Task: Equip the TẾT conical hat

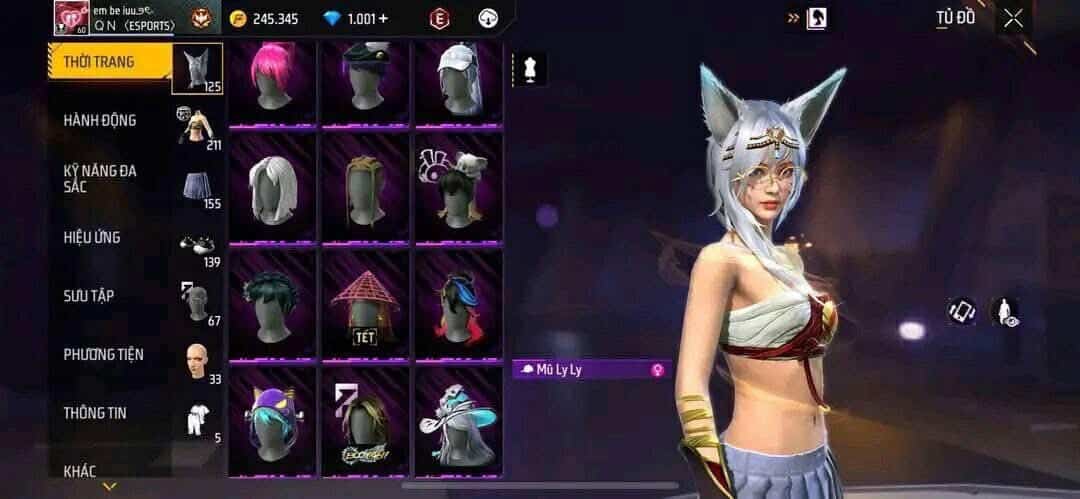Action: pyautogui.click(x=365, y=305)
